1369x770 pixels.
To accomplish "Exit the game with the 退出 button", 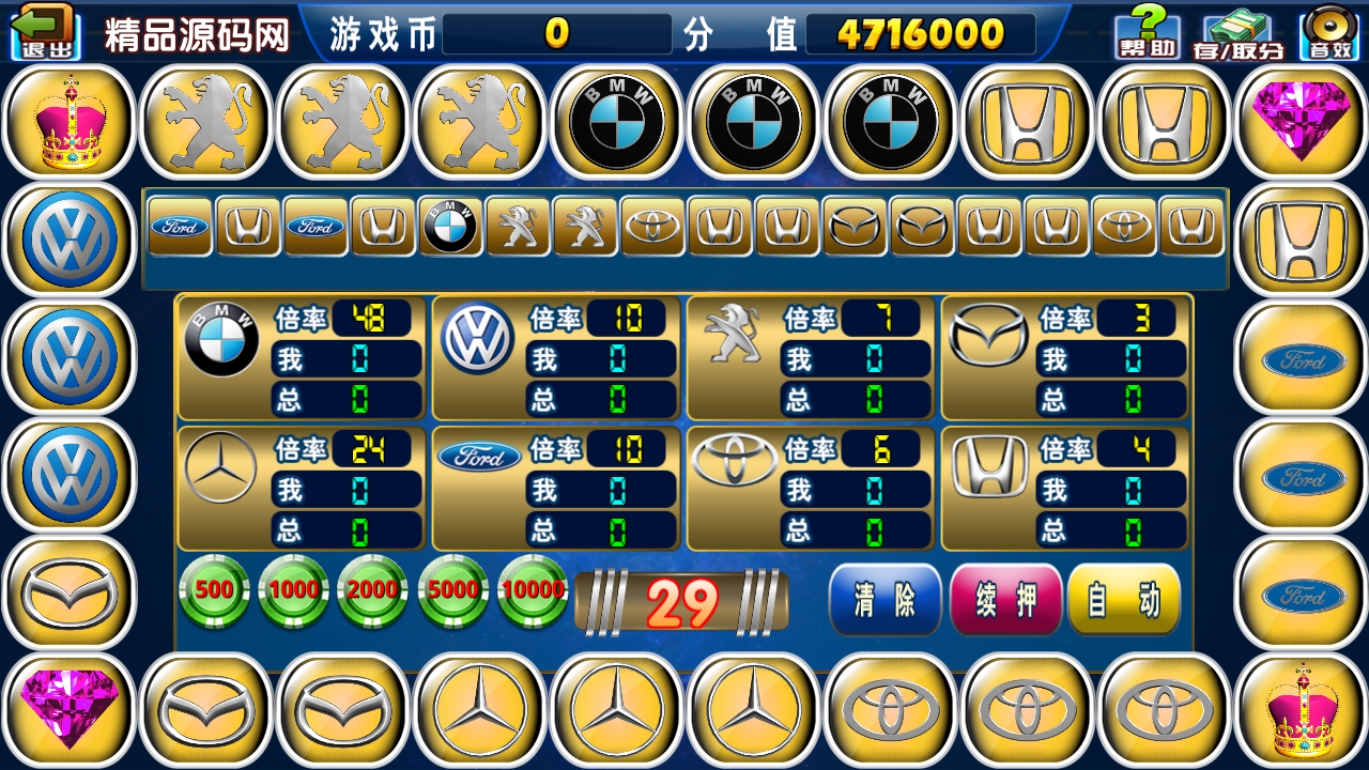I will click(45, 32).
